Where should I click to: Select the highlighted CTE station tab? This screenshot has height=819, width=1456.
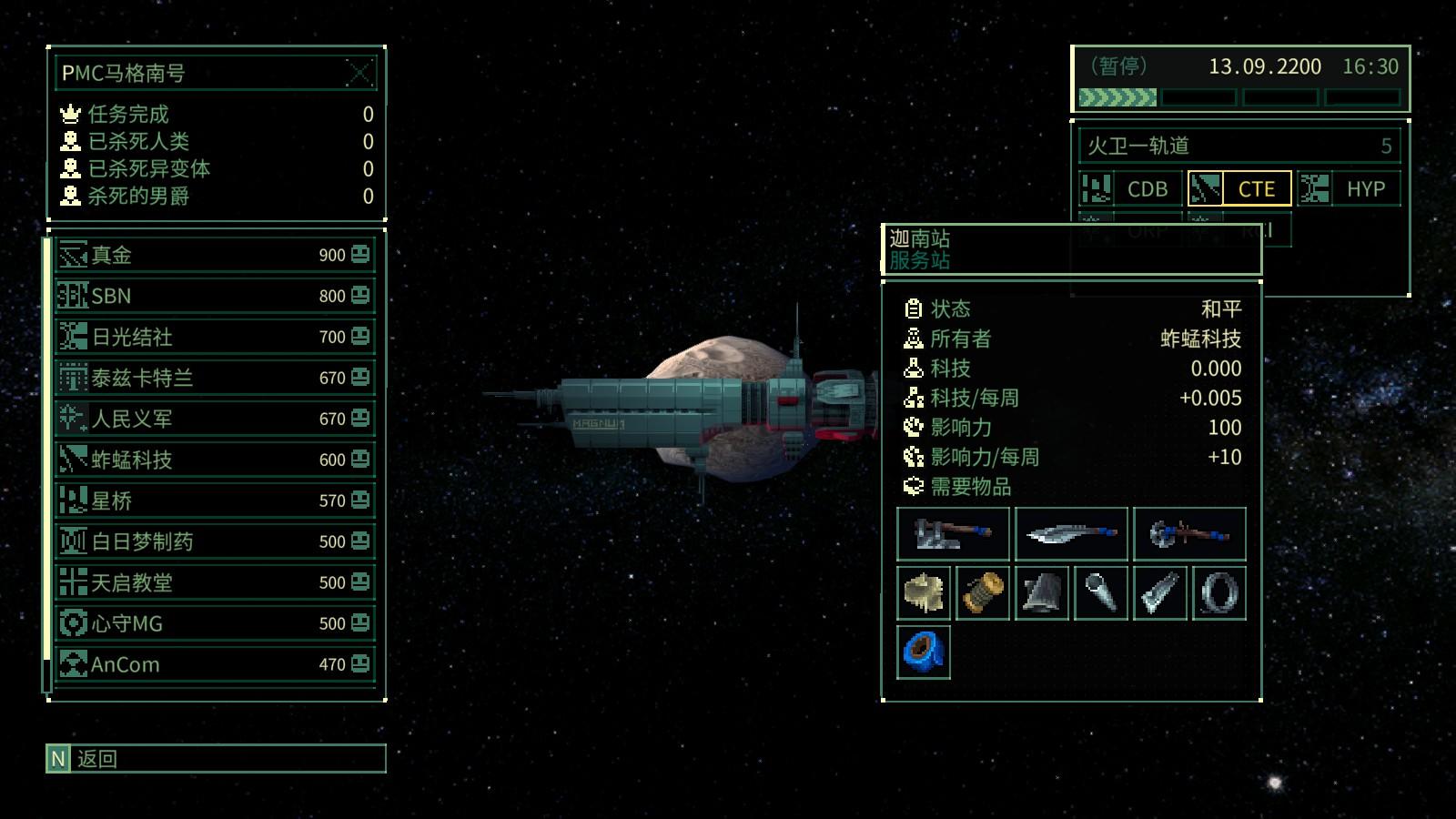click(1239, 189)
